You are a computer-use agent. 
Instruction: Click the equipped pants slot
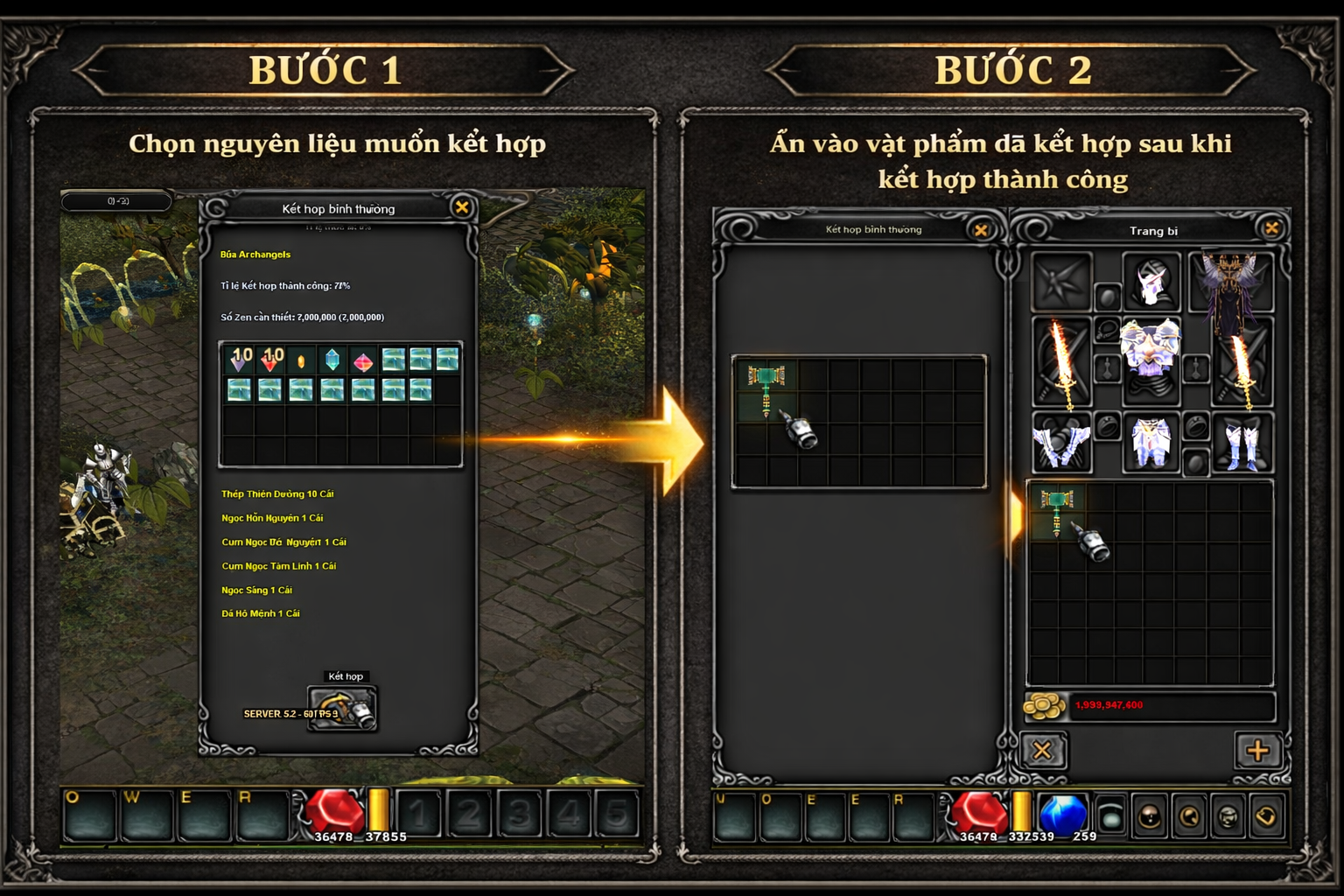(x=1151, y=442)
